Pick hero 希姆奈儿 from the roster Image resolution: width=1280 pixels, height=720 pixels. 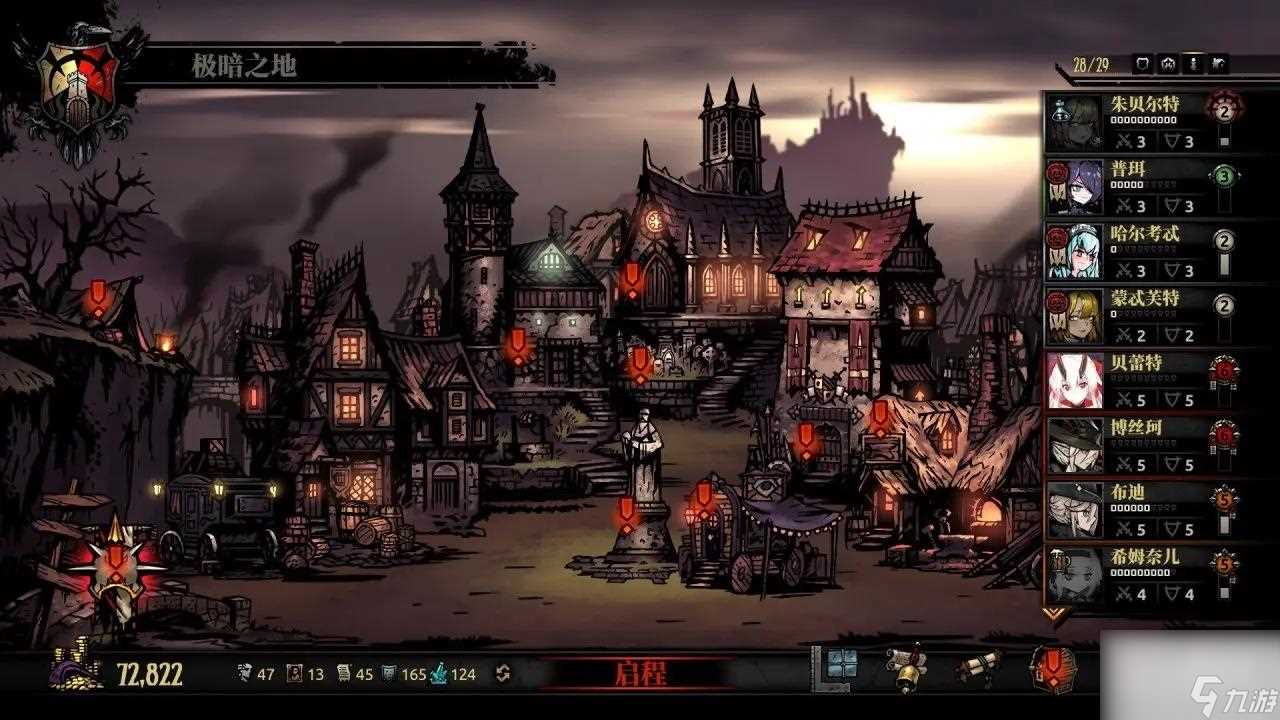(1130, 574)
